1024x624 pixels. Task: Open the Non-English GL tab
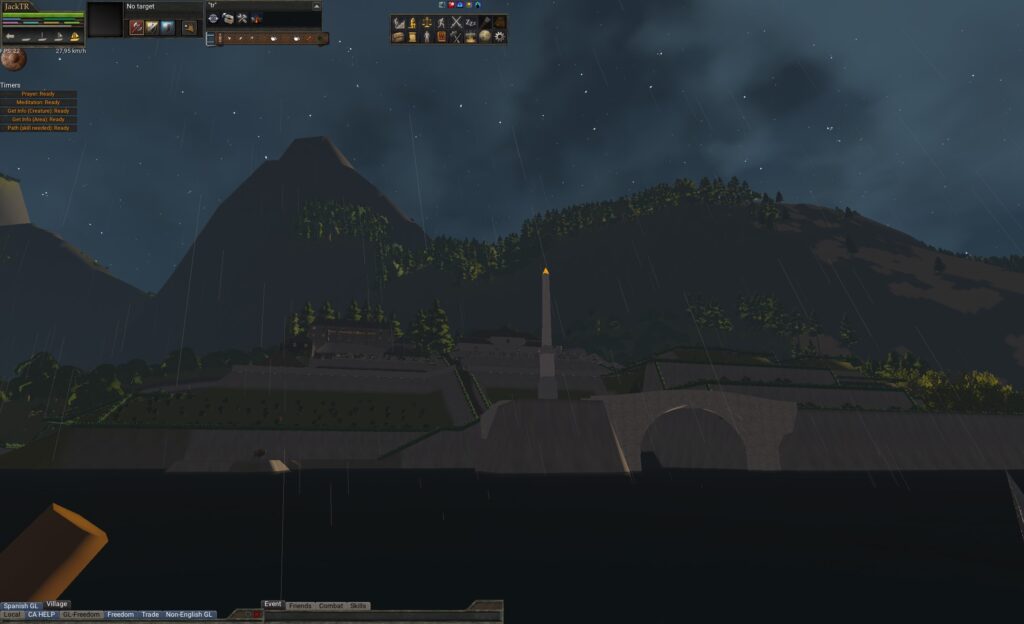point(189,614)
